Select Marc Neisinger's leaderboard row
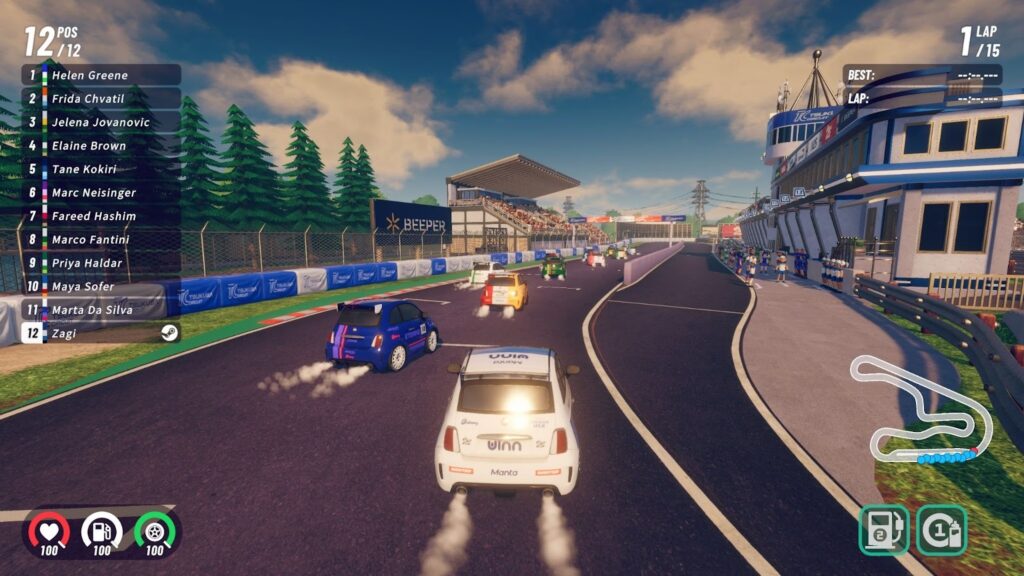This screenshot has width=1024, height=576. click(101, 192)
